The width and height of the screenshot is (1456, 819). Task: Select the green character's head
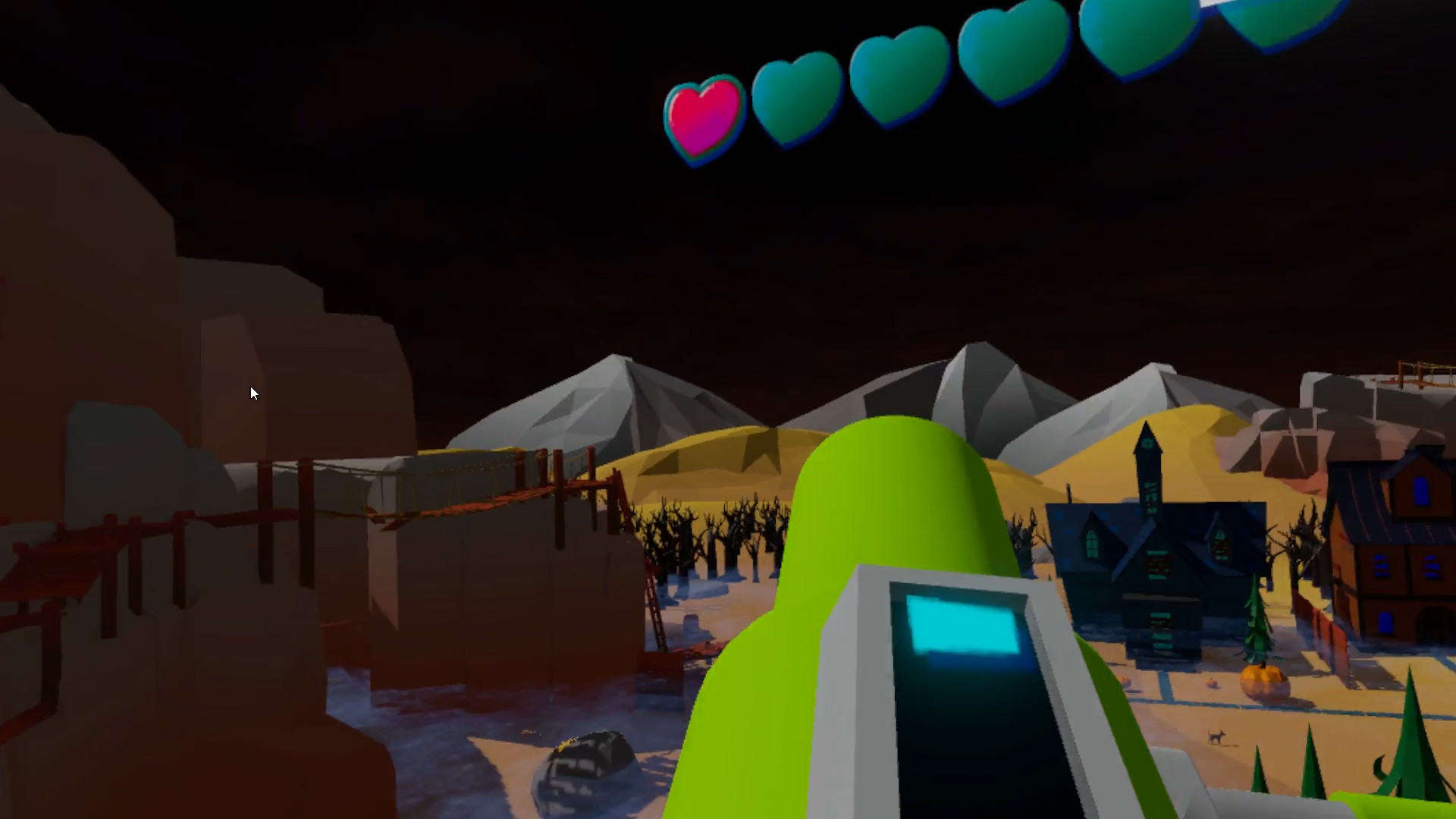[x=891, y=485]
